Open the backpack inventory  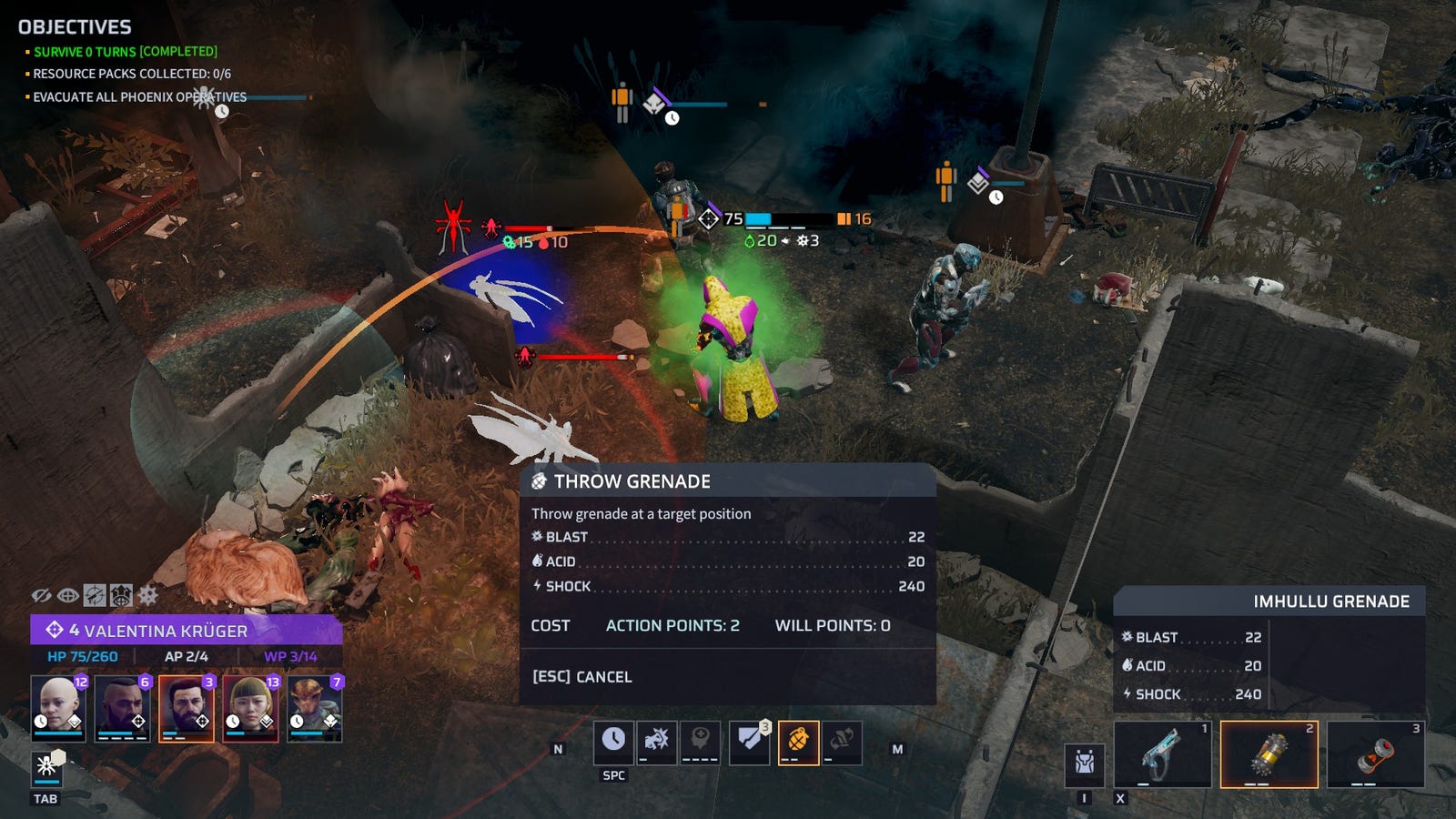click(x=1084, y=764)
